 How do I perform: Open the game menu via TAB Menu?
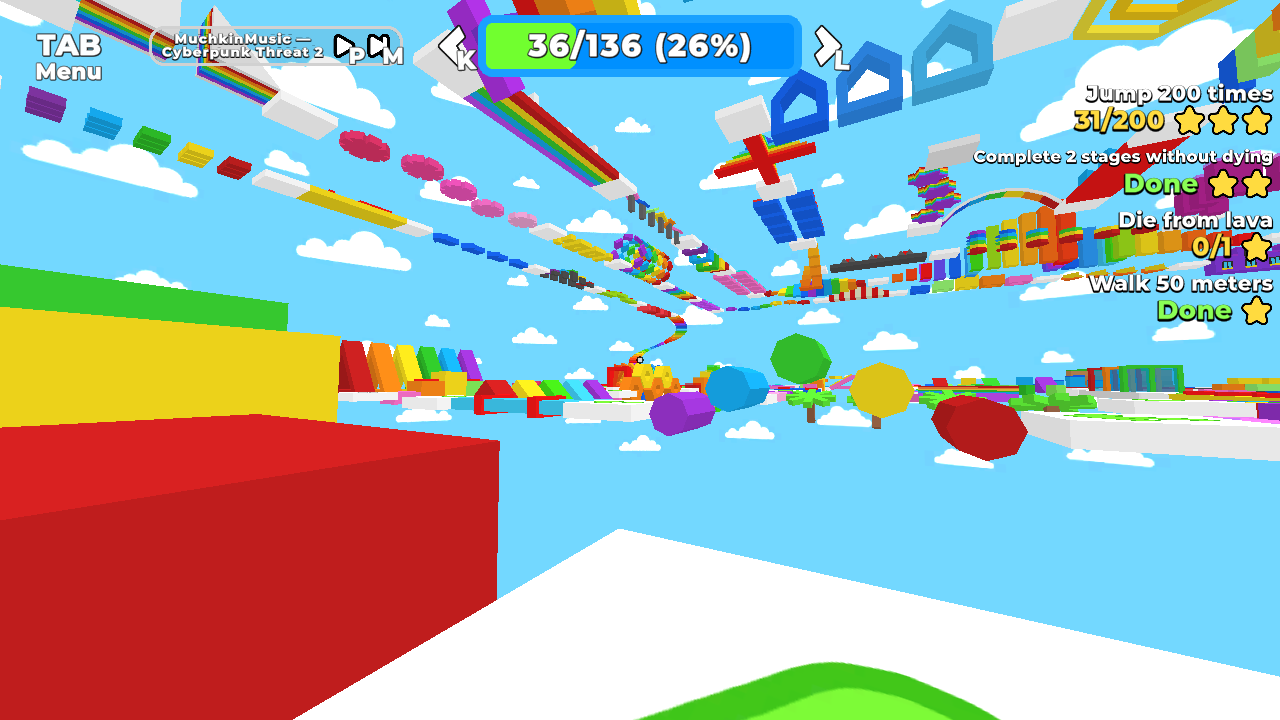(x=69, y=57)
